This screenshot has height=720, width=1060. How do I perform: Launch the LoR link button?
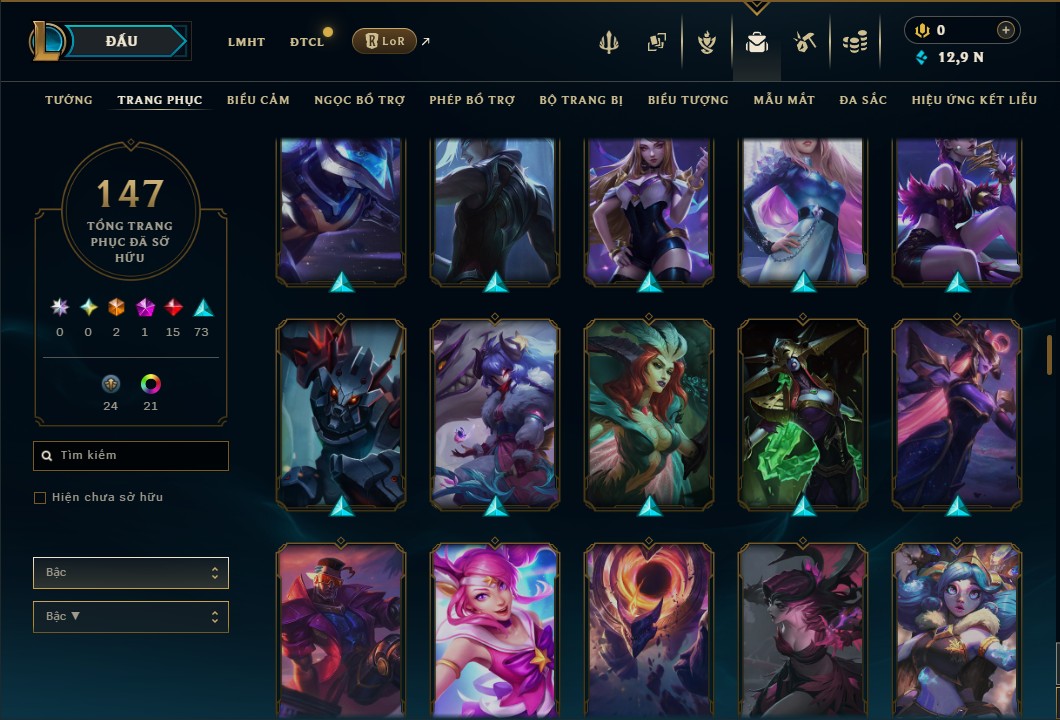tap(384, 41)
